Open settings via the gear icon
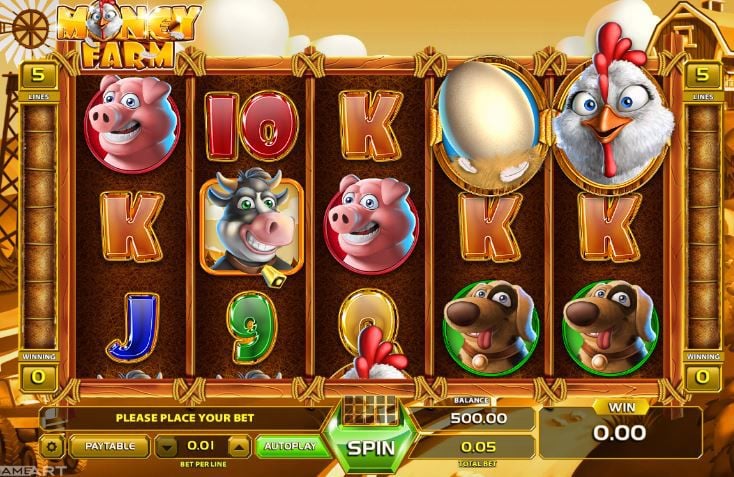Image resolution: width=734 pixels, height=477 pixels. pos(52,446)
